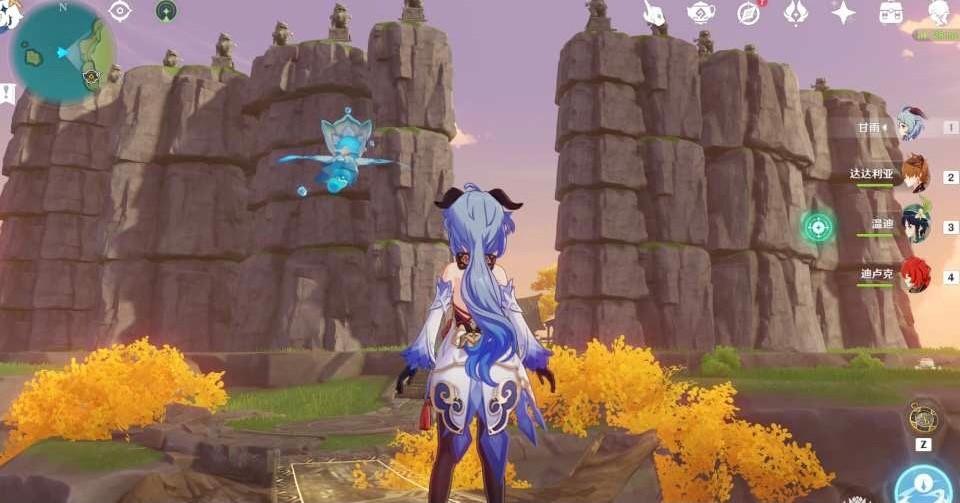Open the backpack inventory
Viewport: 960px width, 503px height.
(891, 13)
